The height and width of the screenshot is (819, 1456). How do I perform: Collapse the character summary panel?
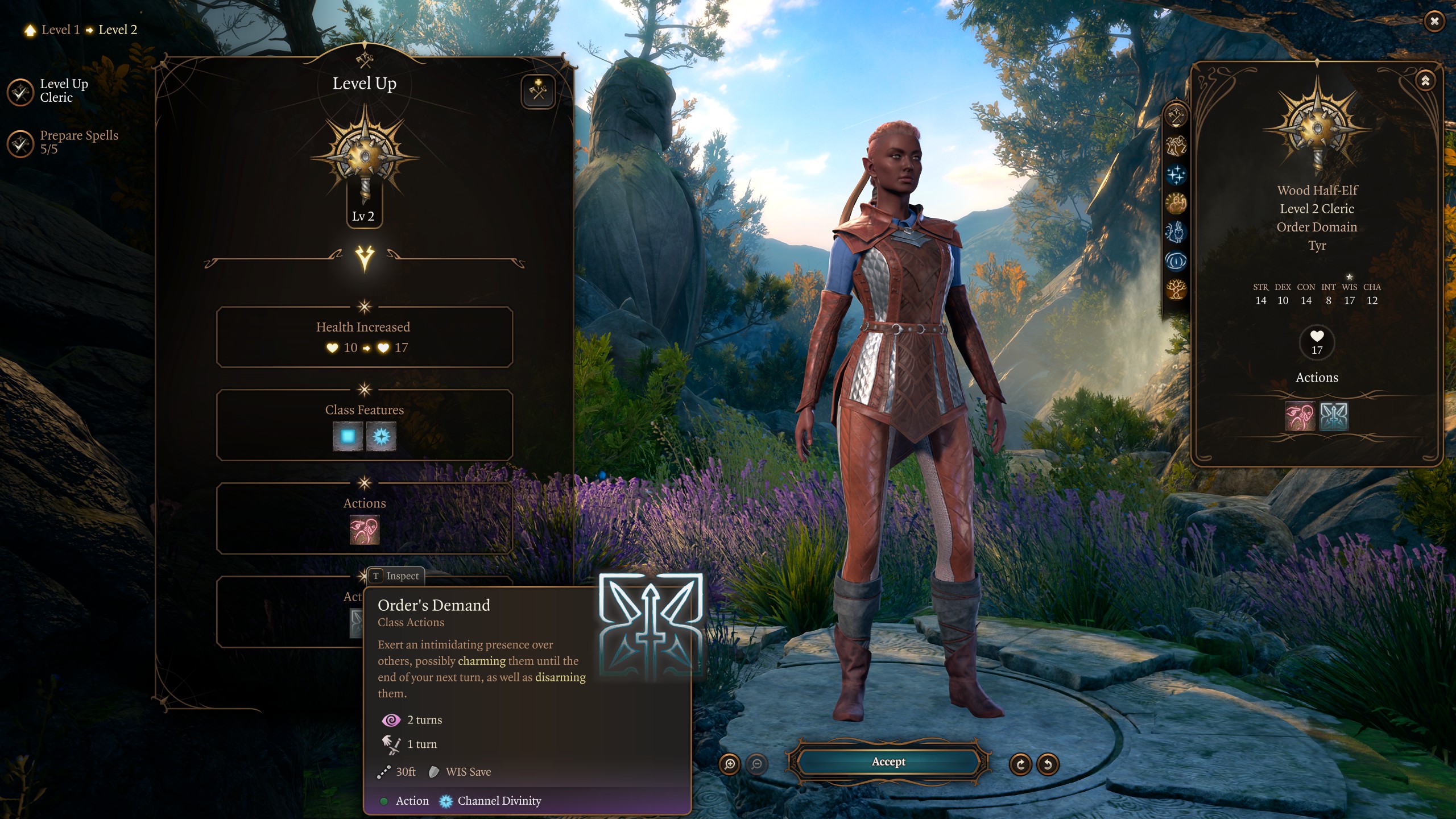[1425, 81]
